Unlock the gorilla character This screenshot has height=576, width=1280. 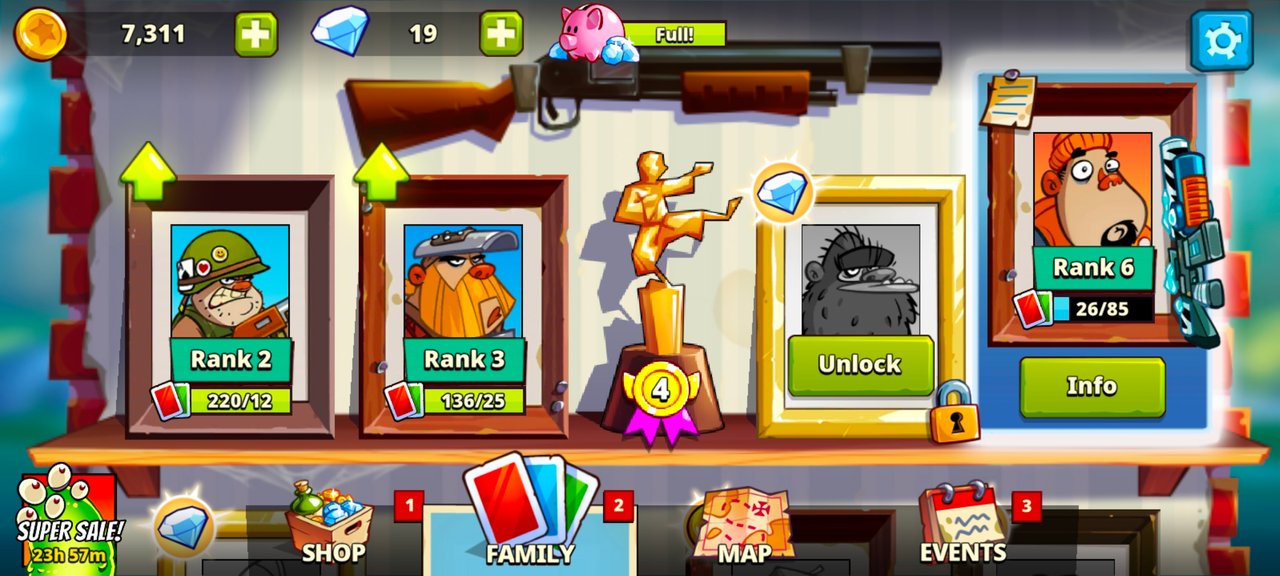(x=860, y=365)
